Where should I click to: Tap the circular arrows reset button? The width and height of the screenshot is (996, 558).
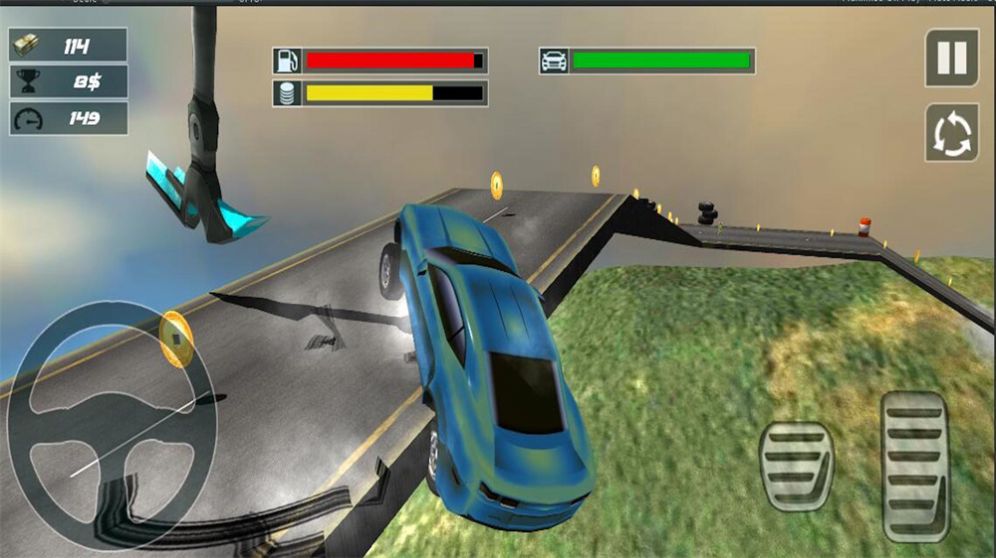pyautogui.click(x=951, y=133)
